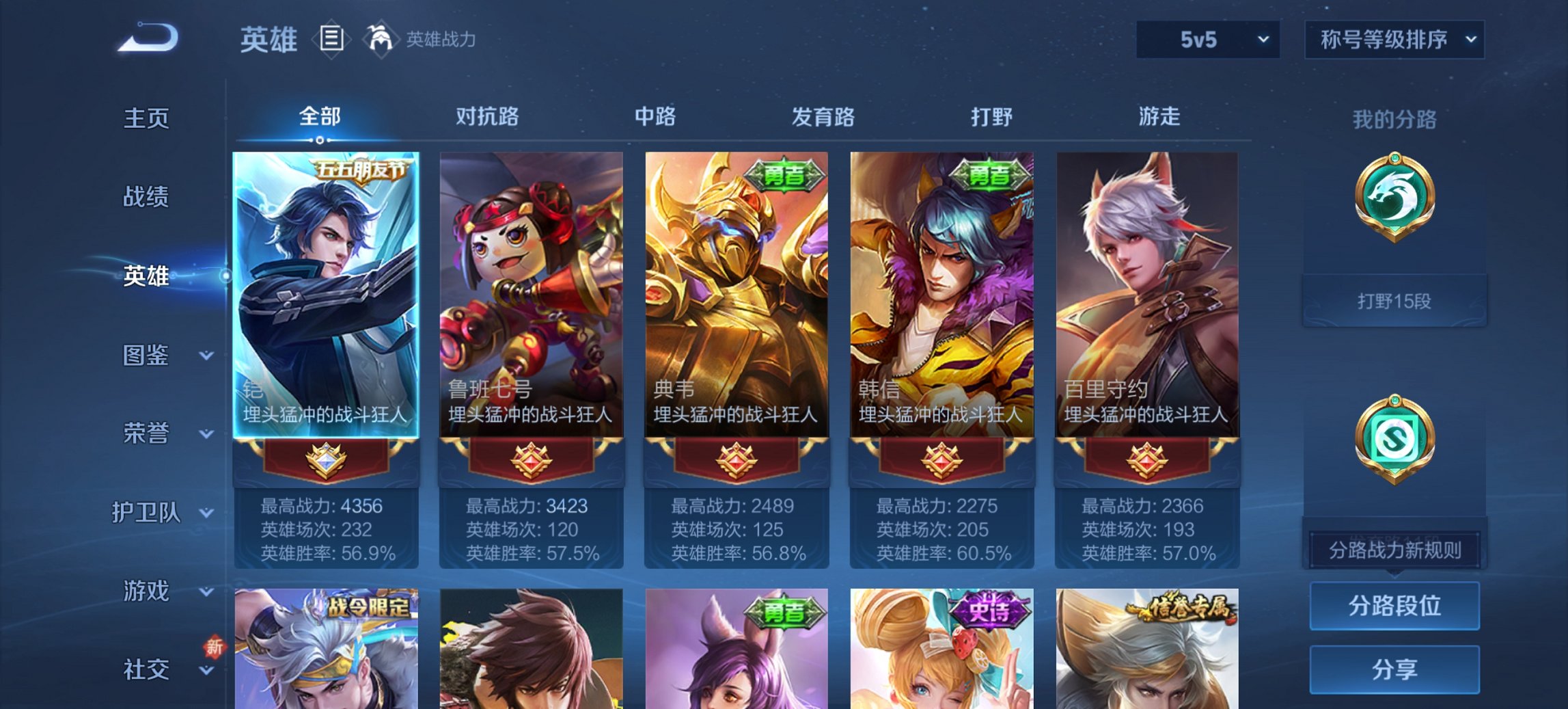Switch to the 打野 lane tab
1568x709 pixels.
pos(992,117)
